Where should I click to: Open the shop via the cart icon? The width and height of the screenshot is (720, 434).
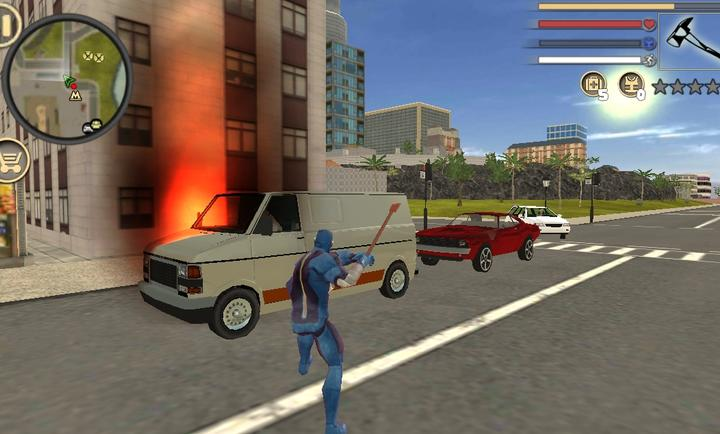click(x=11, y=159)
